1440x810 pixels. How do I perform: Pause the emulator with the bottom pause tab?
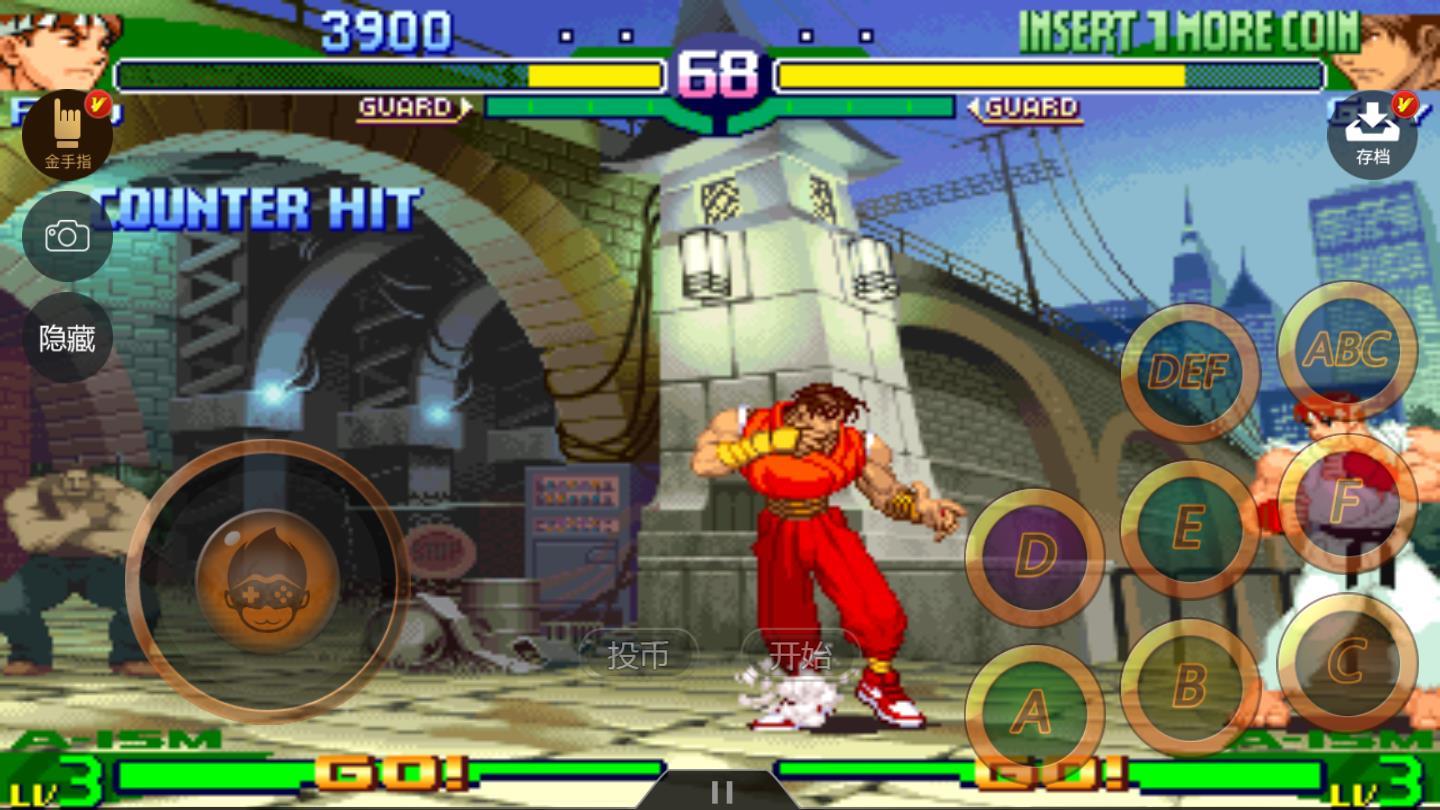pyautogui.click(x=720, y=792)
